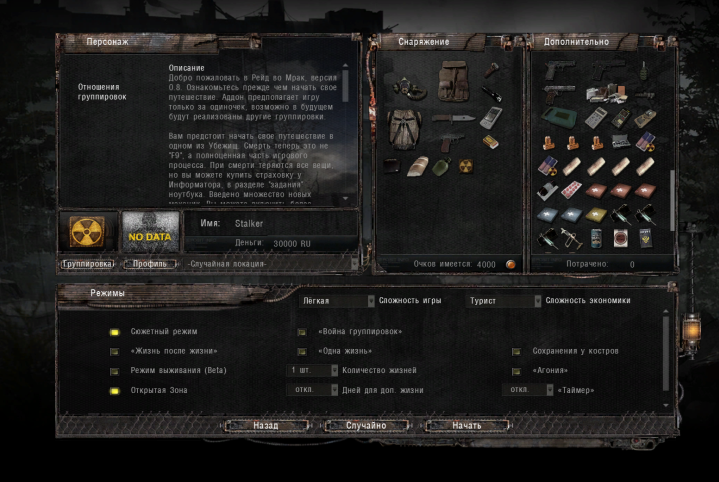Screen dimensions: 719x482
Task: Click the Начать button to start
Action: click(x=467, y=425)
